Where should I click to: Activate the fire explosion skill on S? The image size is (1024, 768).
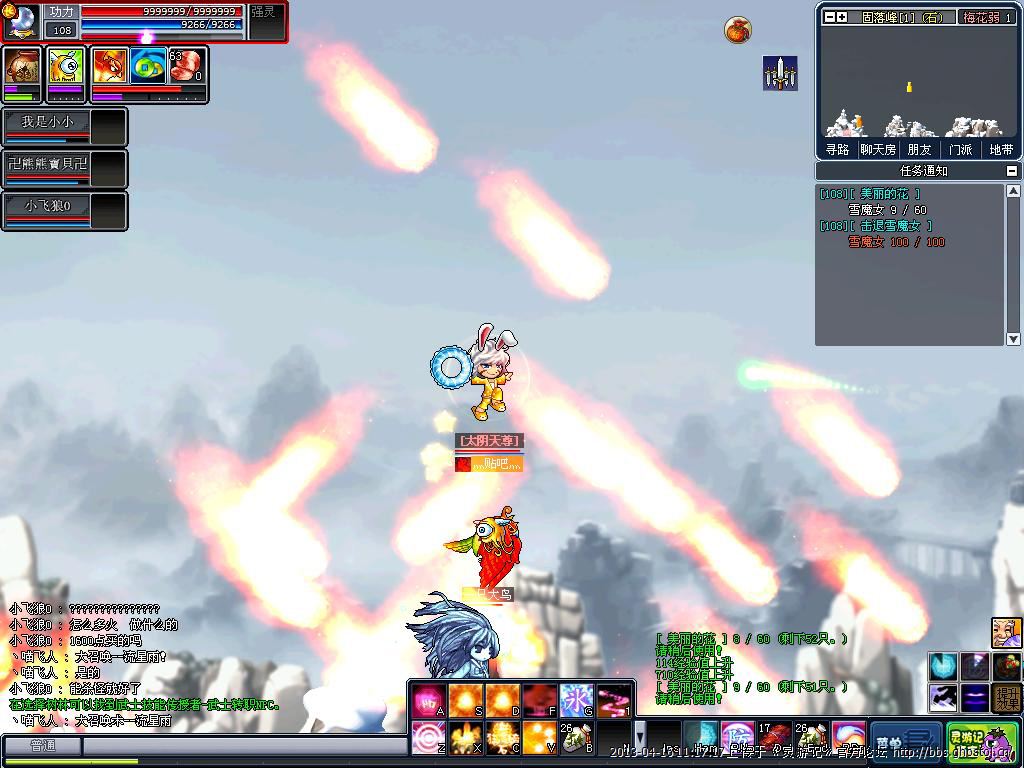pos(466,699)
